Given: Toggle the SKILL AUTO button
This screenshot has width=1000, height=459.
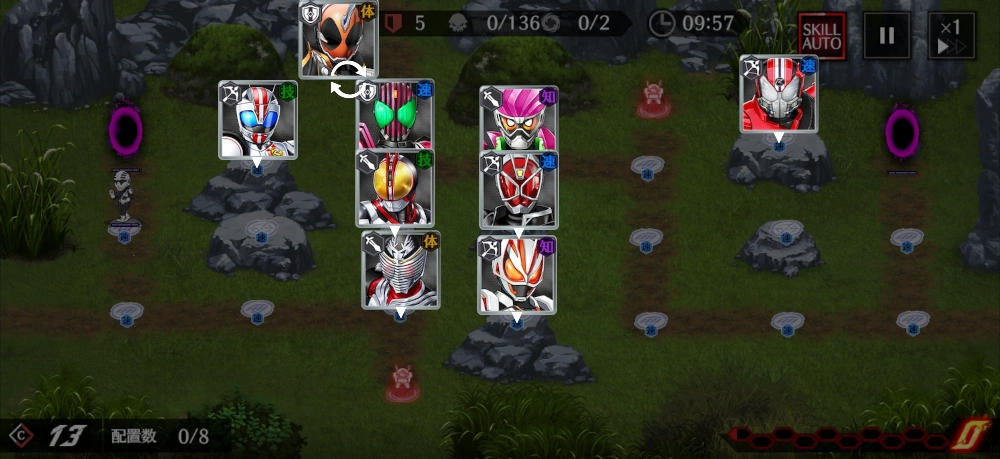Looking at the screenshot, I should (x=821, y=37).
